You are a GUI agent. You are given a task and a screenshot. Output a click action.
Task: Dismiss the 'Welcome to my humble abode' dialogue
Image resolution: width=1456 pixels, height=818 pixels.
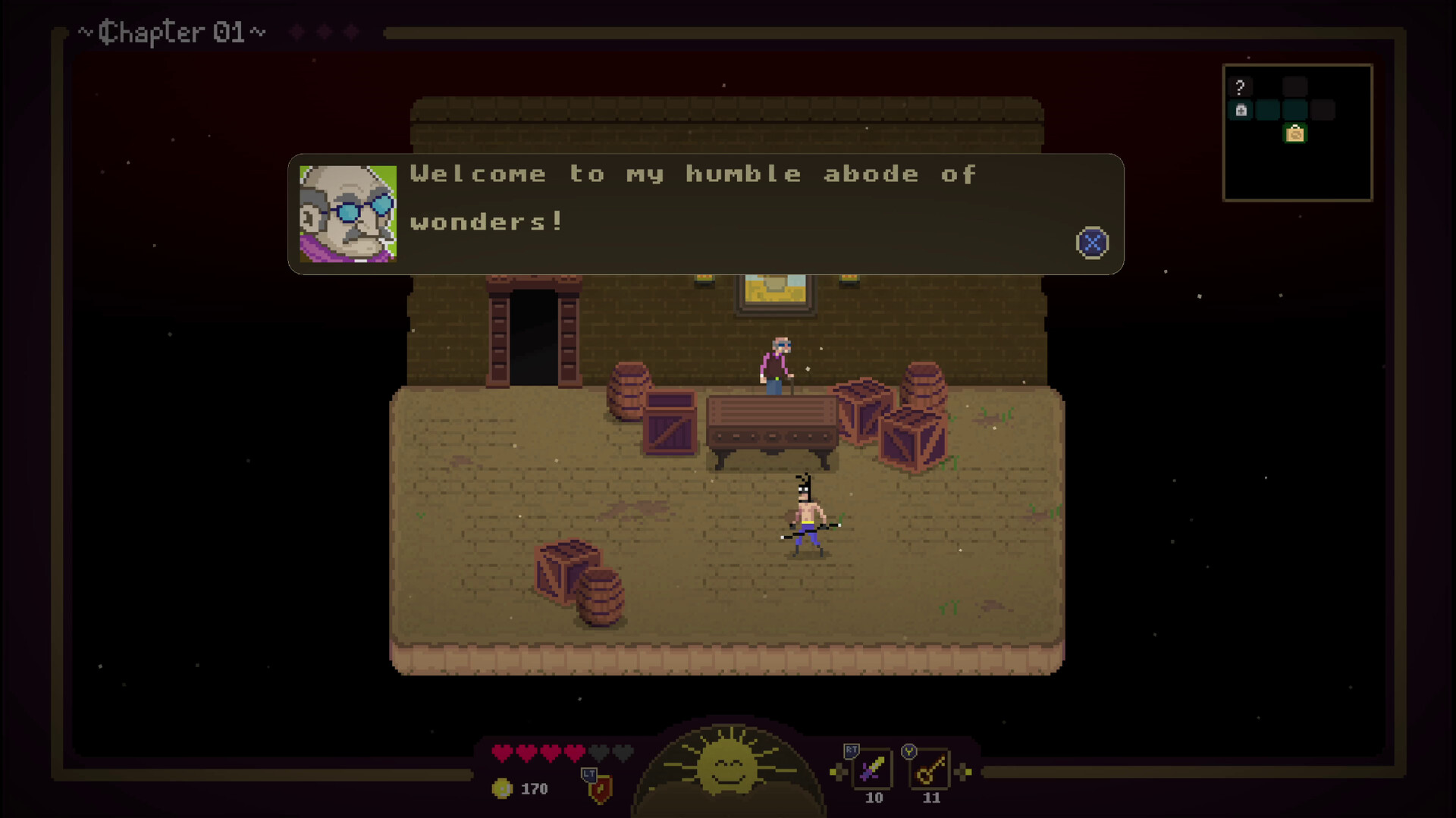[x=1090, y=243]
